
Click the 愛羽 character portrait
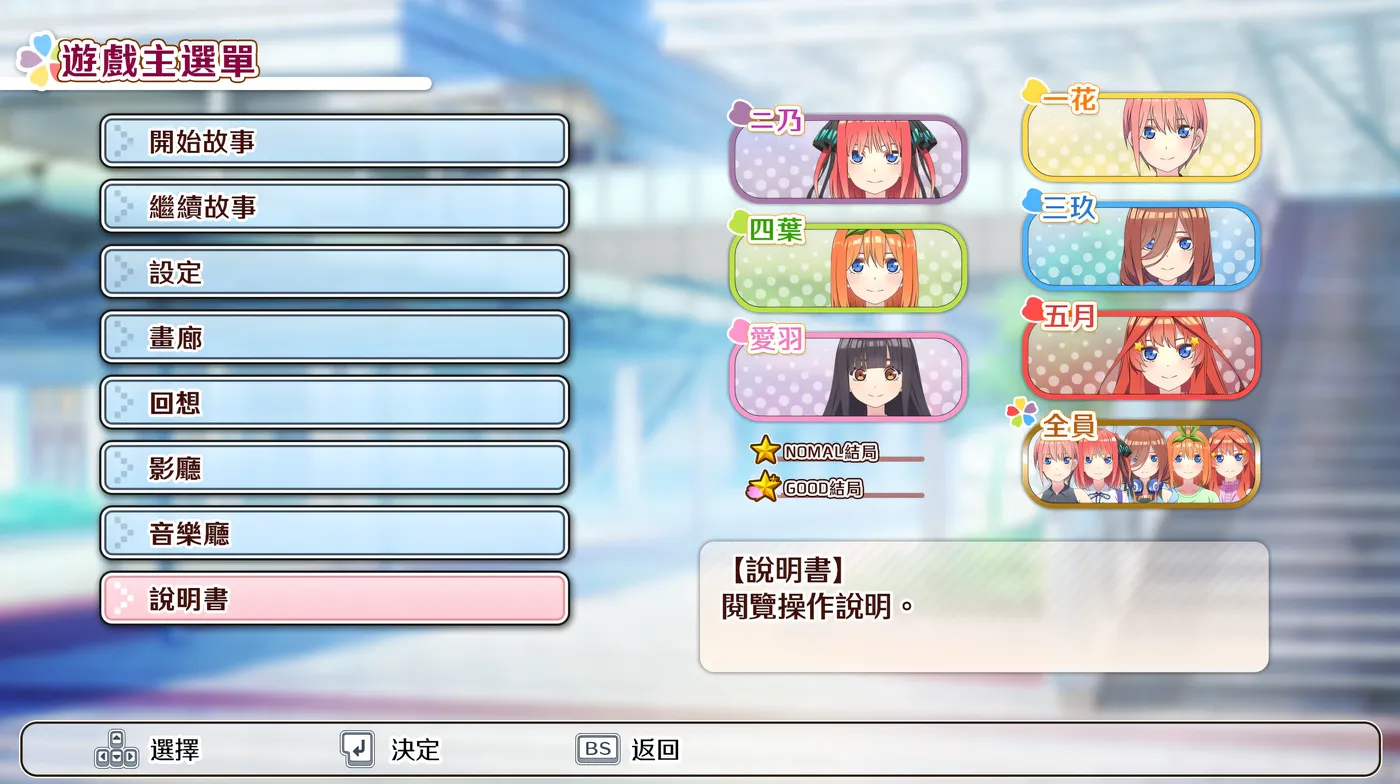[847, 376]
